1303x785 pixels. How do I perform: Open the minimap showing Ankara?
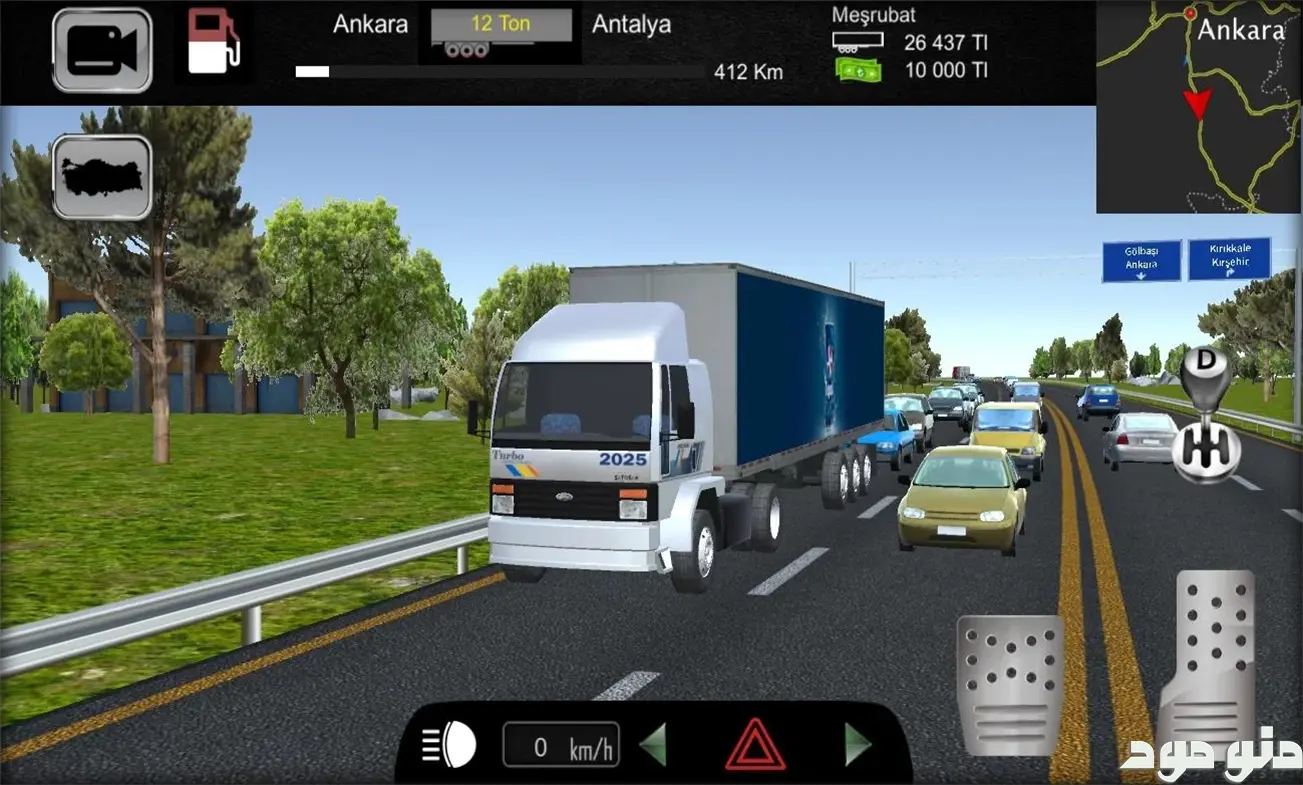pyautogui.click(x=1198, y=108)
